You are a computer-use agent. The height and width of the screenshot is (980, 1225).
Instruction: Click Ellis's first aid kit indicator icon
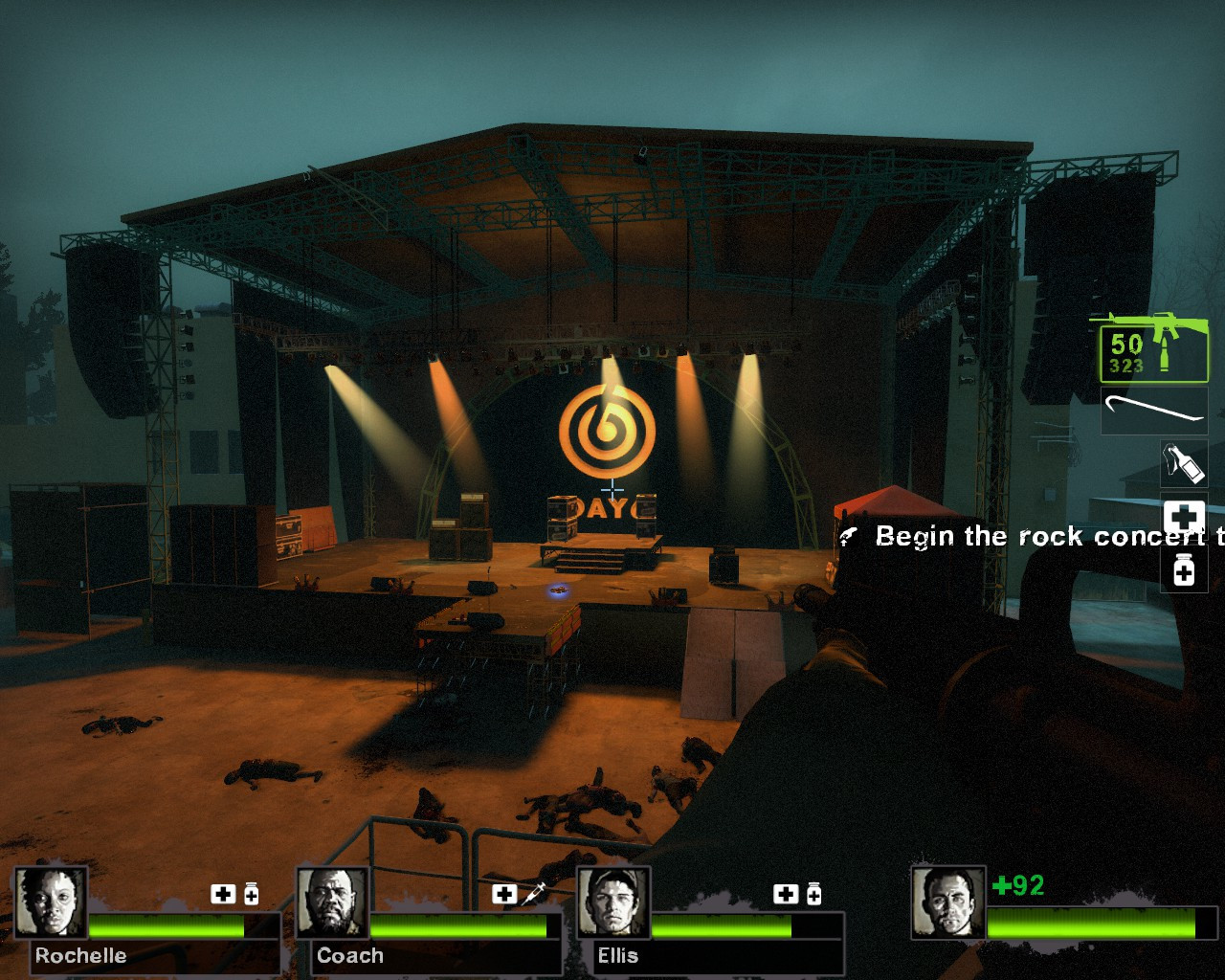785,894
